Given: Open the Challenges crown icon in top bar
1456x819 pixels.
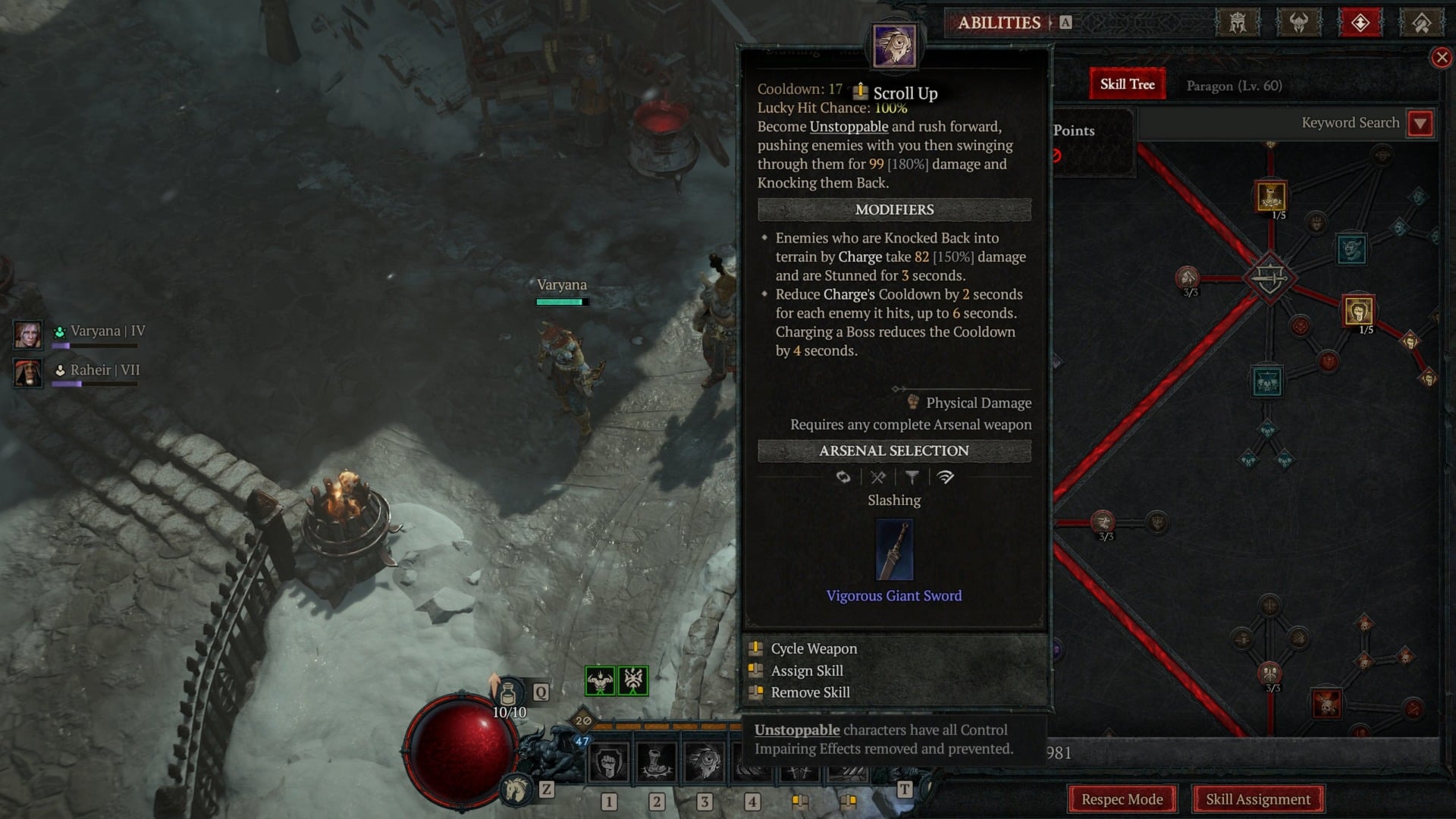Looking at the screenshot, I should click(x=1238, y=23).
